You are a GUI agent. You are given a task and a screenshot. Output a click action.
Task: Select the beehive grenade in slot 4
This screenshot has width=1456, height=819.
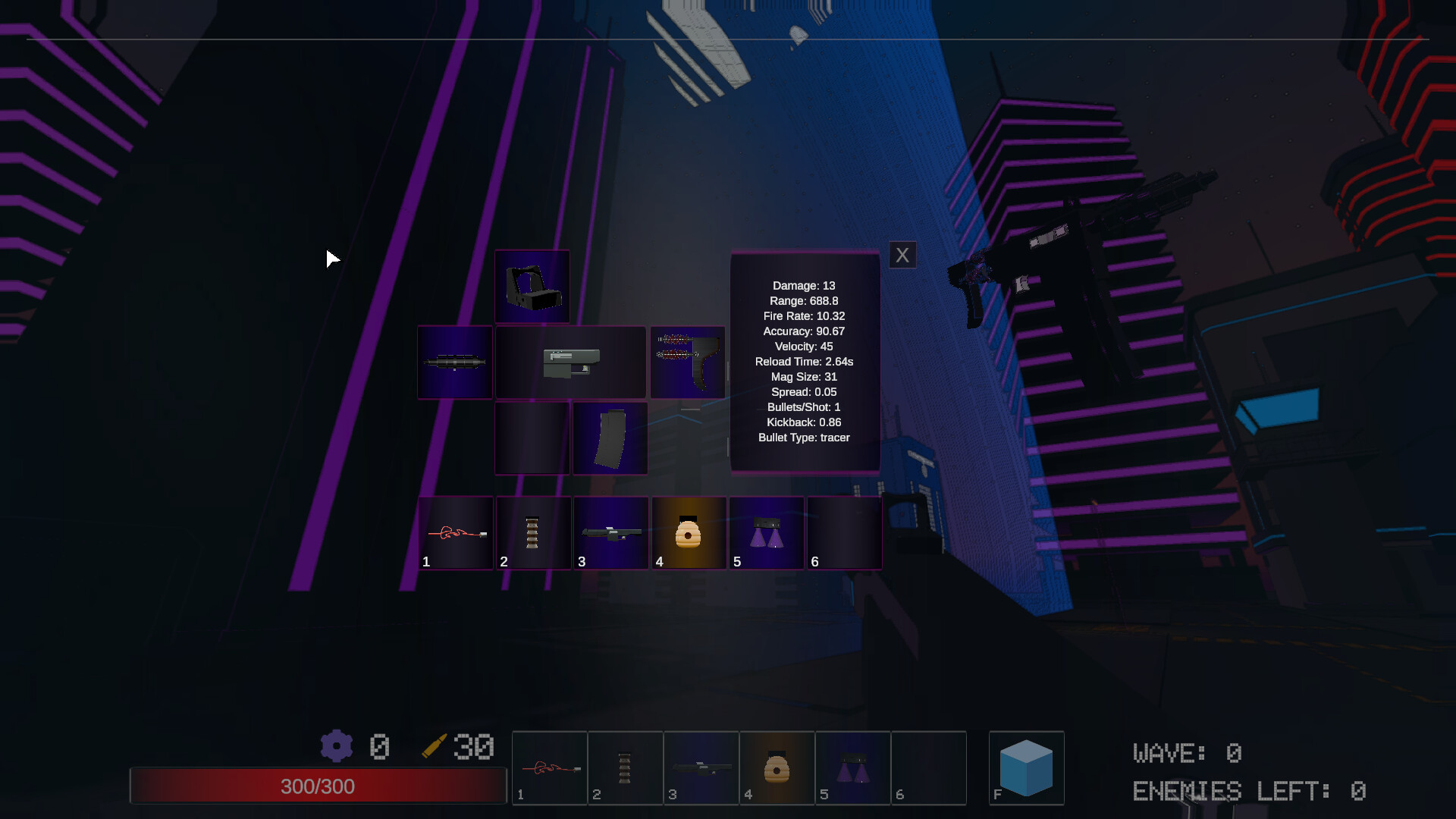(x=689, y=533)
